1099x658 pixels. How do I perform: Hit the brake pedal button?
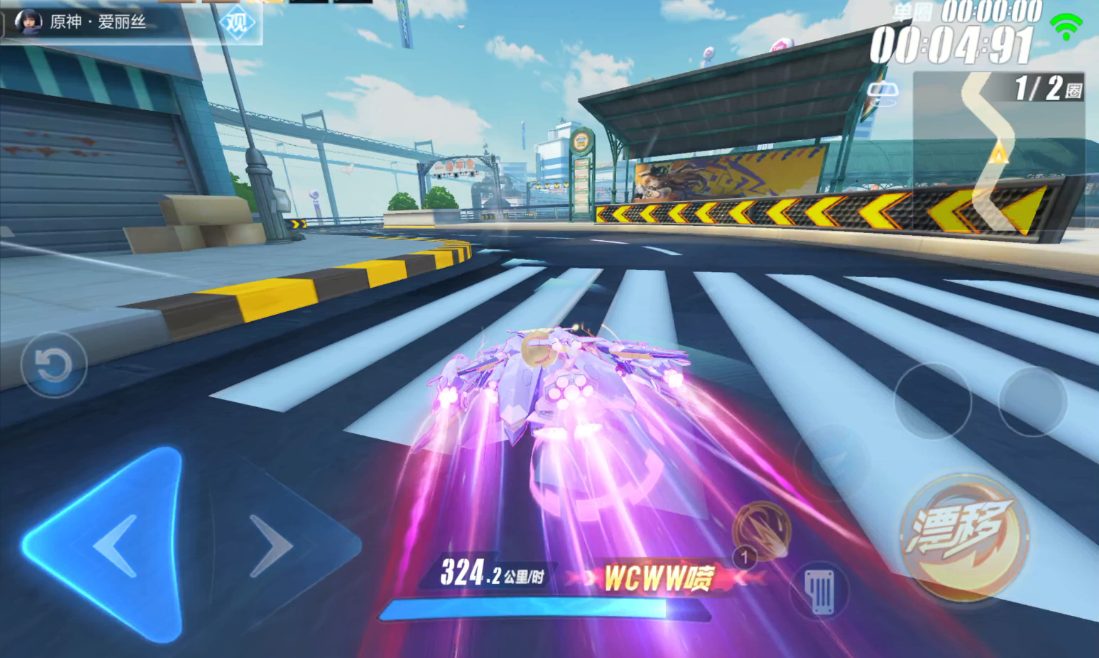820,591
